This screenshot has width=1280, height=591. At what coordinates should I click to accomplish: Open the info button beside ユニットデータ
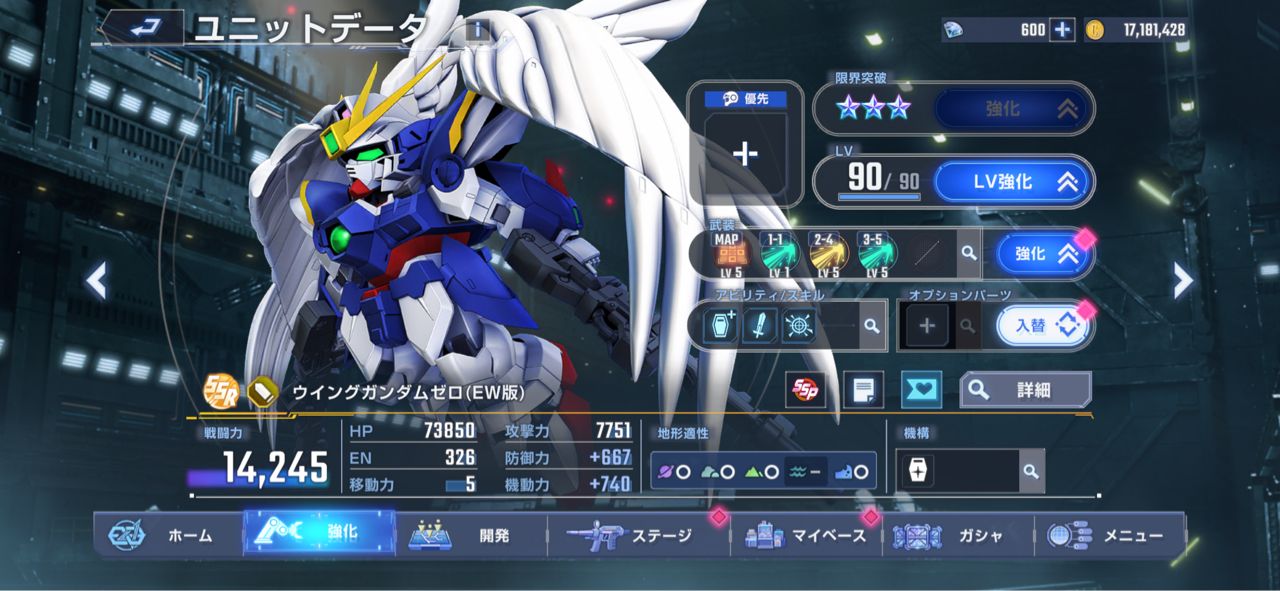coord(478,30)
